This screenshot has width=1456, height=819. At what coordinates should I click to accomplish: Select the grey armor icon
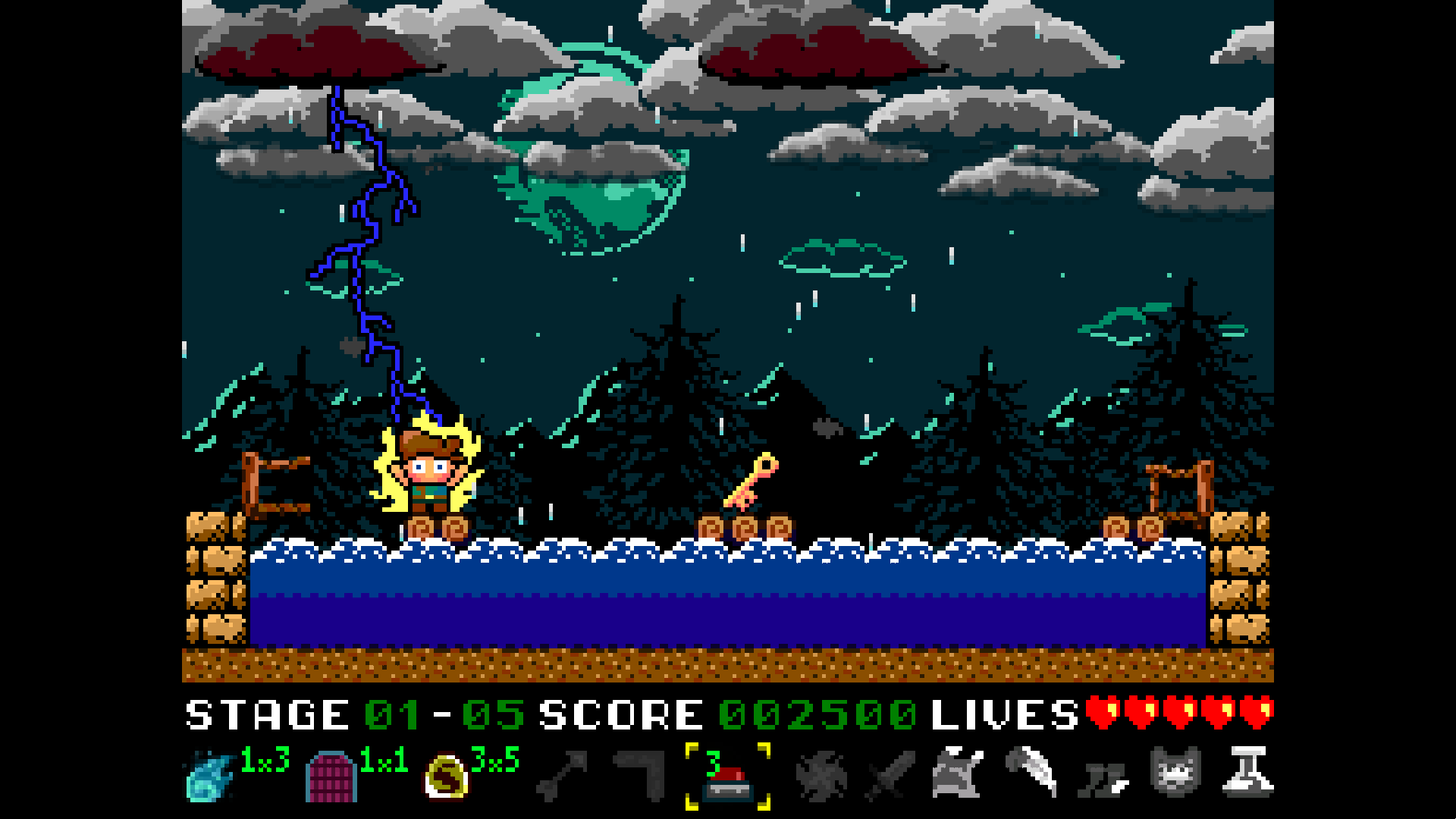click(957, 773)
